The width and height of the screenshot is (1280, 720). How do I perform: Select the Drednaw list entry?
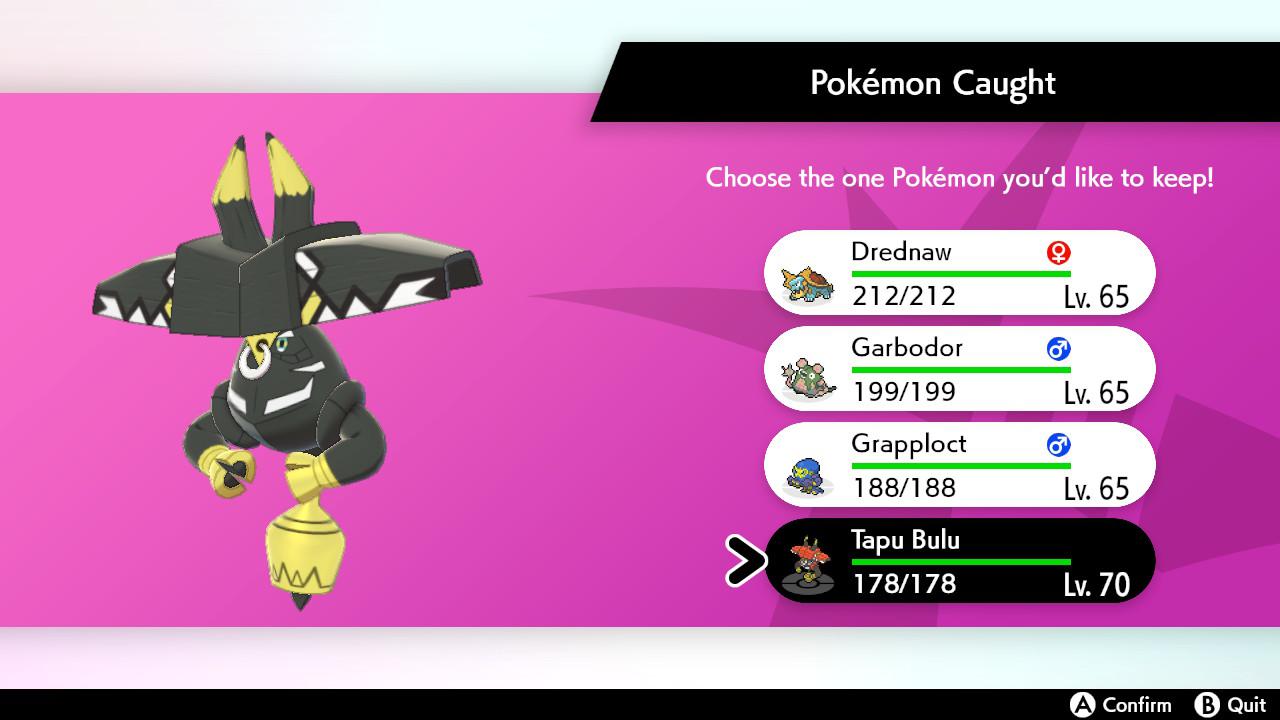point(960,272)
